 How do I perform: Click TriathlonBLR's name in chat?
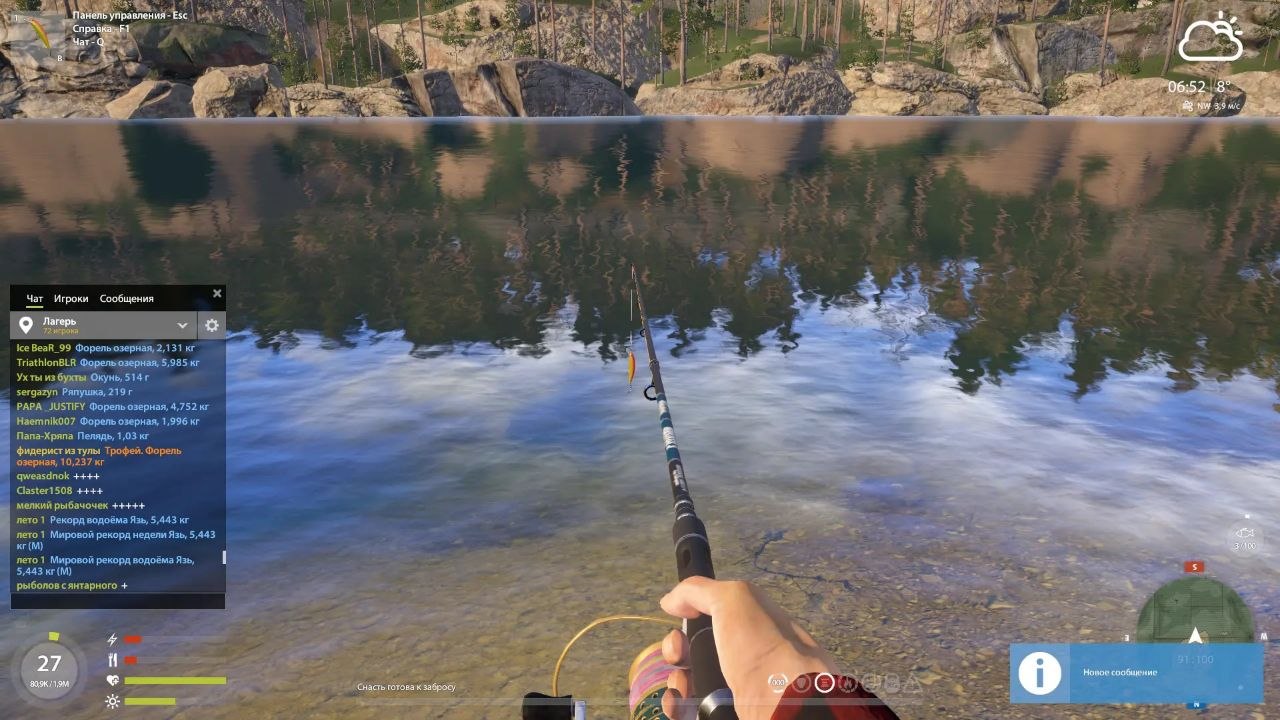point(46,363)
